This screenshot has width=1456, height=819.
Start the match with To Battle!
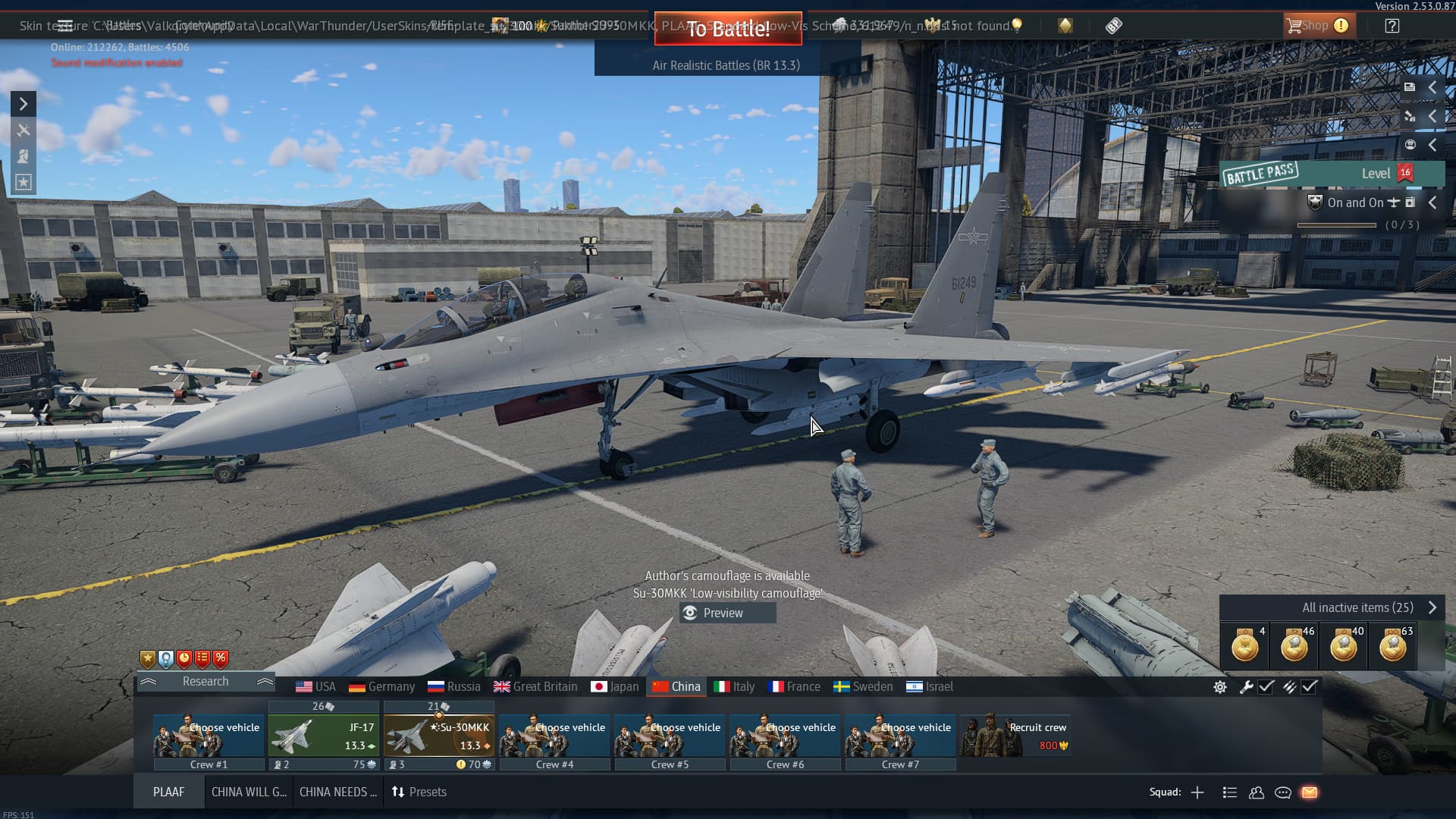point(727,29)
